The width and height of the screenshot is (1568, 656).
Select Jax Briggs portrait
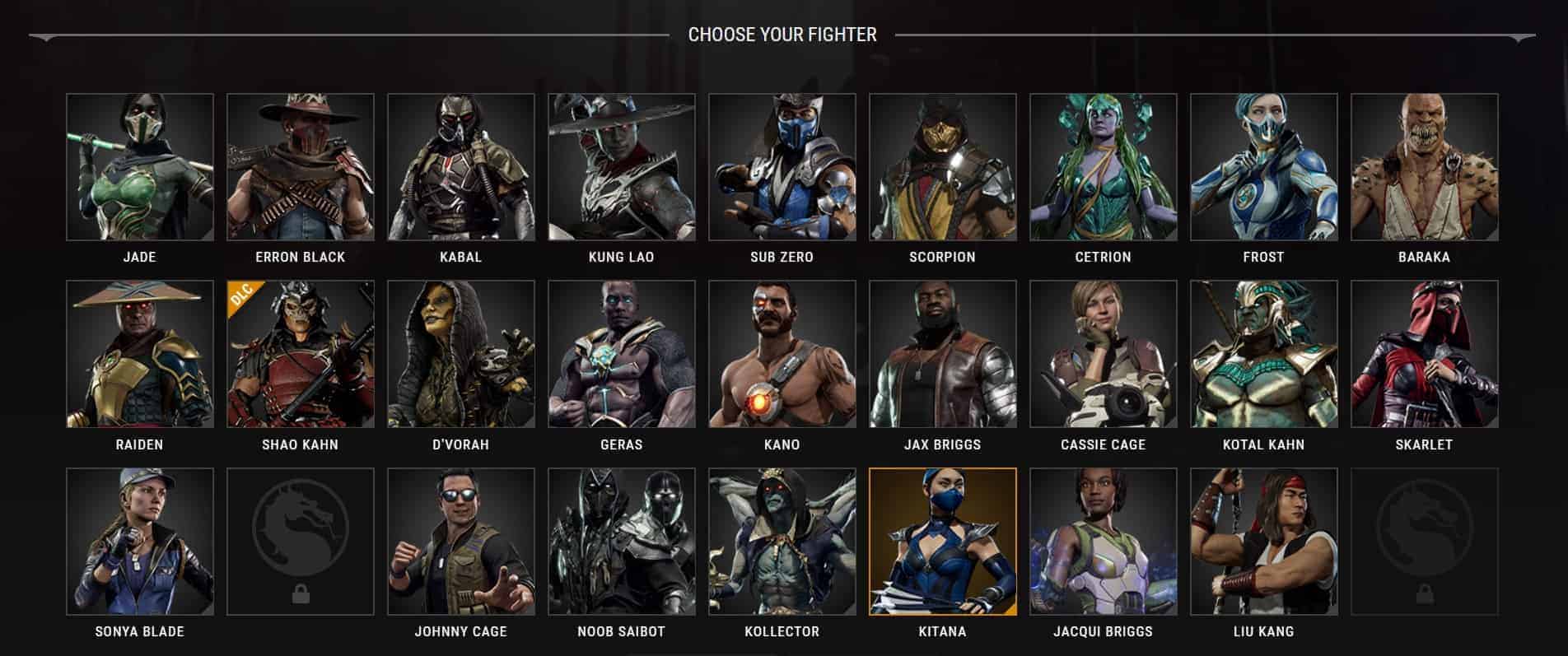[x=943, y=354]
